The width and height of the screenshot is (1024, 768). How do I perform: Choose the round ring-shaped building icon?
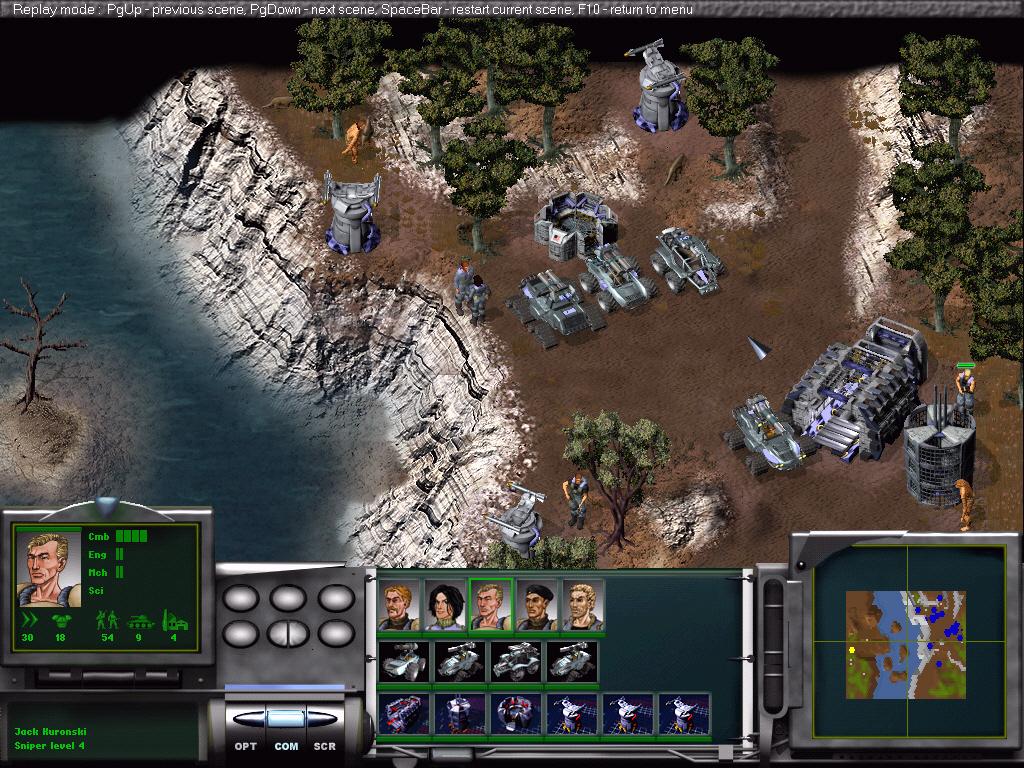tap(517, 714)
